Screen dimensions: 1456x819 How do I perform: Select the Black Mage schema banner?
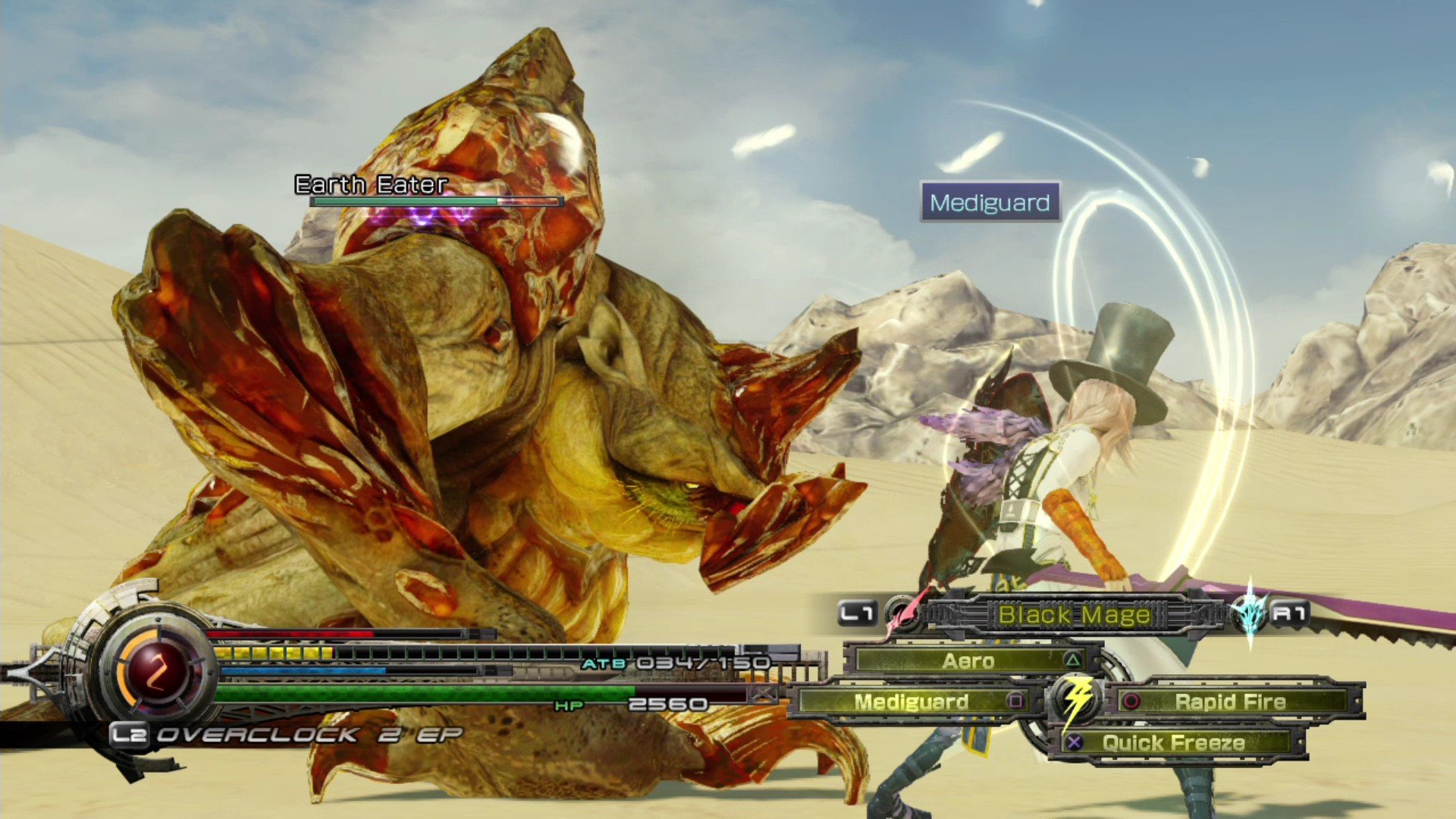pos(1073,614)
